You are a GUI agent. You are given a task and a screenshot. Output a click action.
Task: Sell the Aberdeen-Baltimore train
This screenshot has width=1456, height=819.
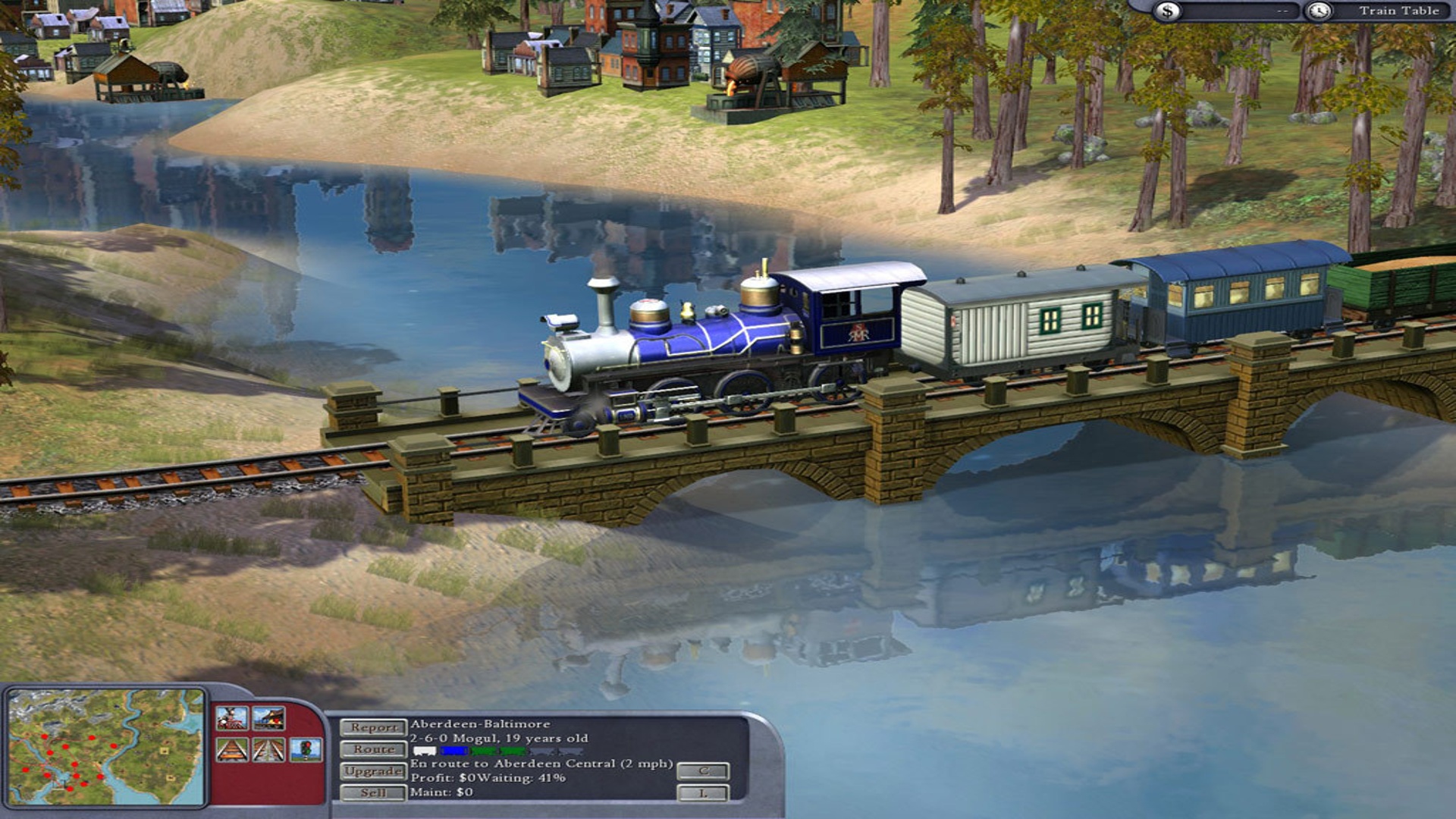click(372, 793)
